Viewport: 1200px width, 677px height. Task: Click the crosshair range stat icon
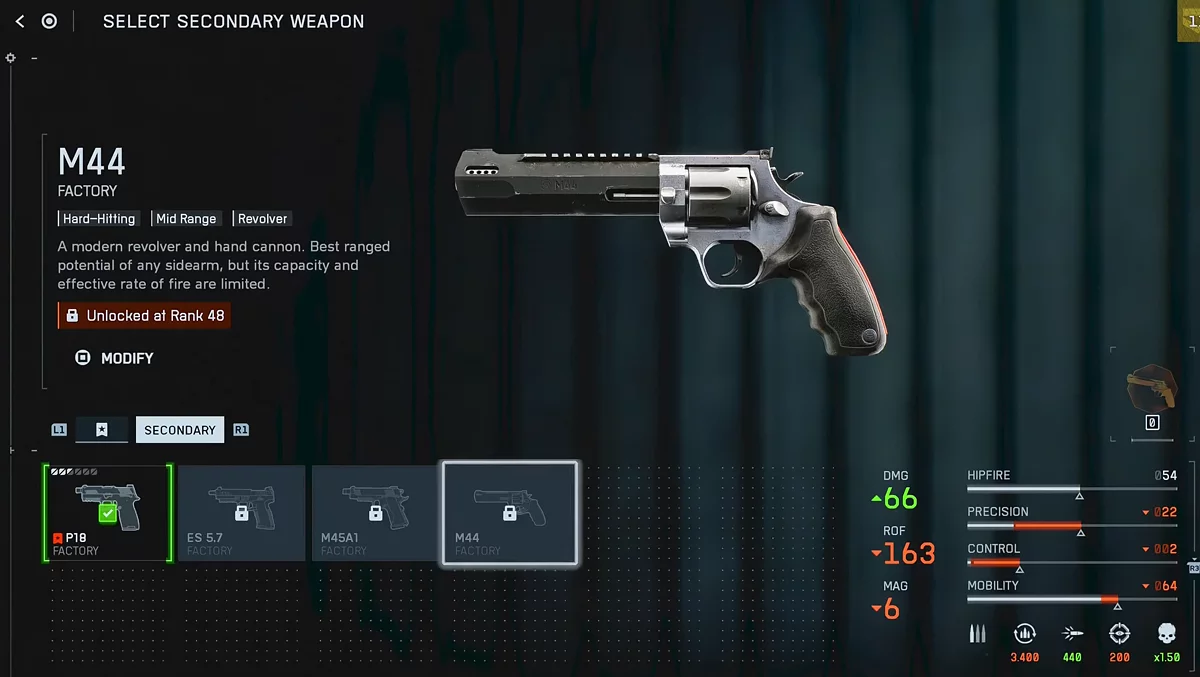[1119, 633]
